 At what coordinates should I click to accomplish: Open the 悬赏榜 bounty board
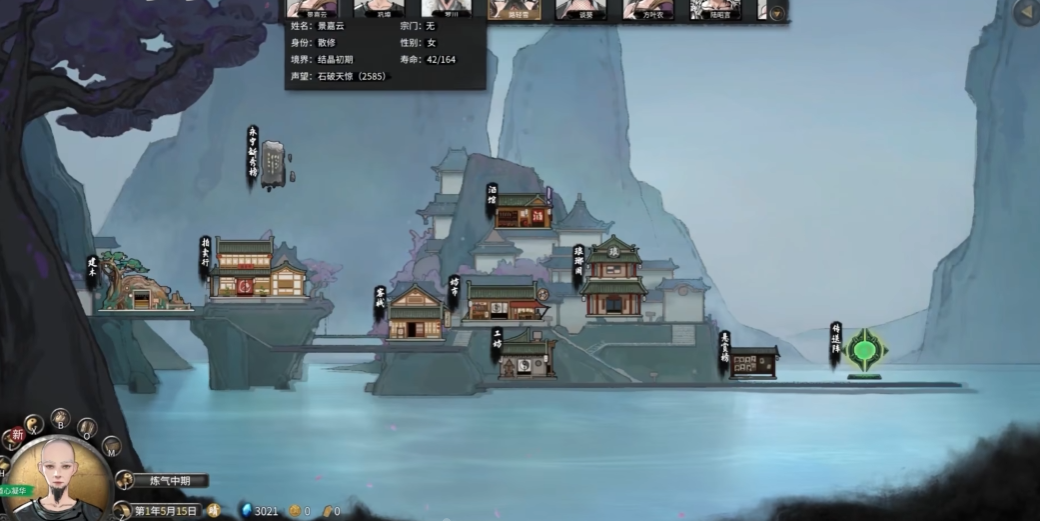pos(753,362)
